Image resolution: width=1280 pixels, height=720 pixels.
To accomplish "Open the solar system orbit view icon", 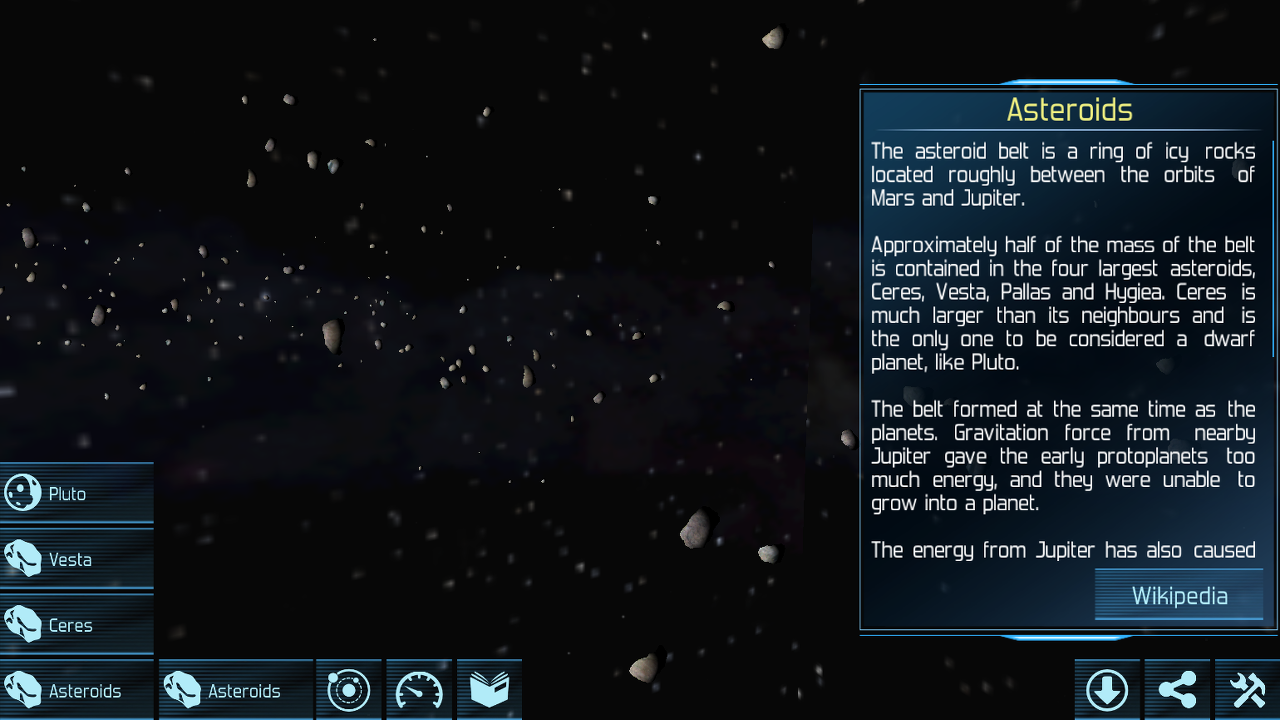I will [348, 689].
